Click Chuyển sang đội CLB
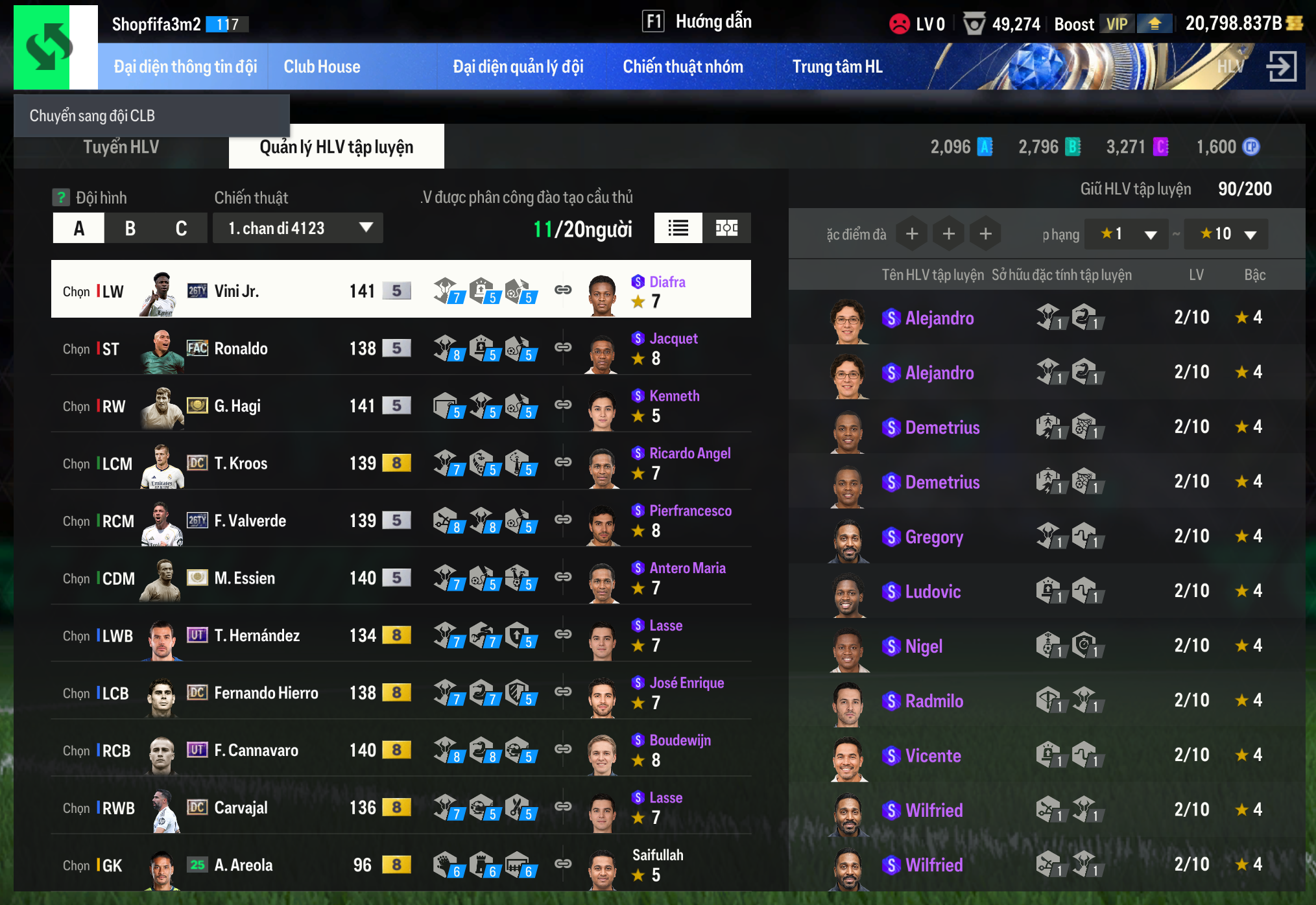 pyautogui.click(x=92, y=116)
